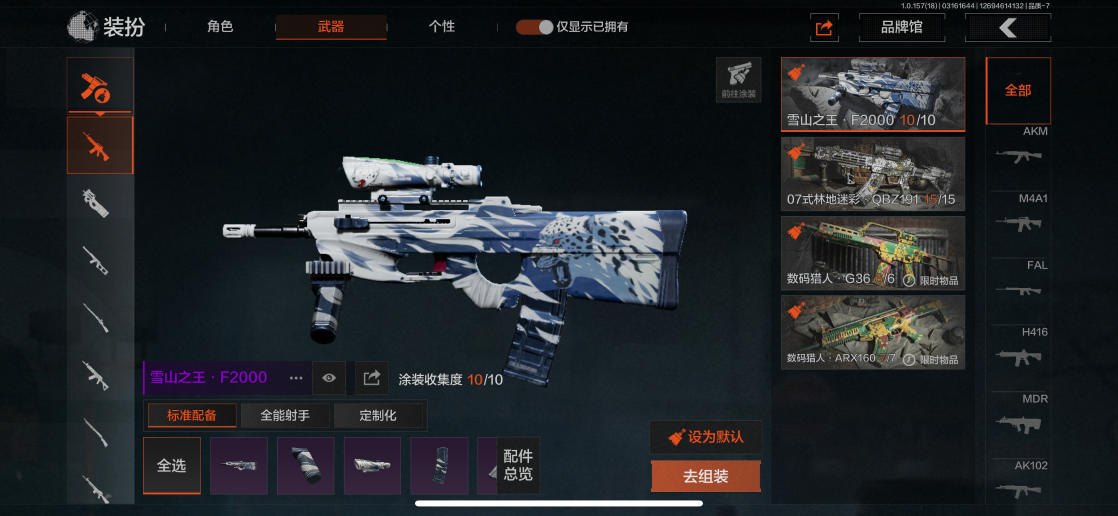Click 全选 to select all attachments
This screenshot has height=516, width=1118.
[x=172, y=466]
